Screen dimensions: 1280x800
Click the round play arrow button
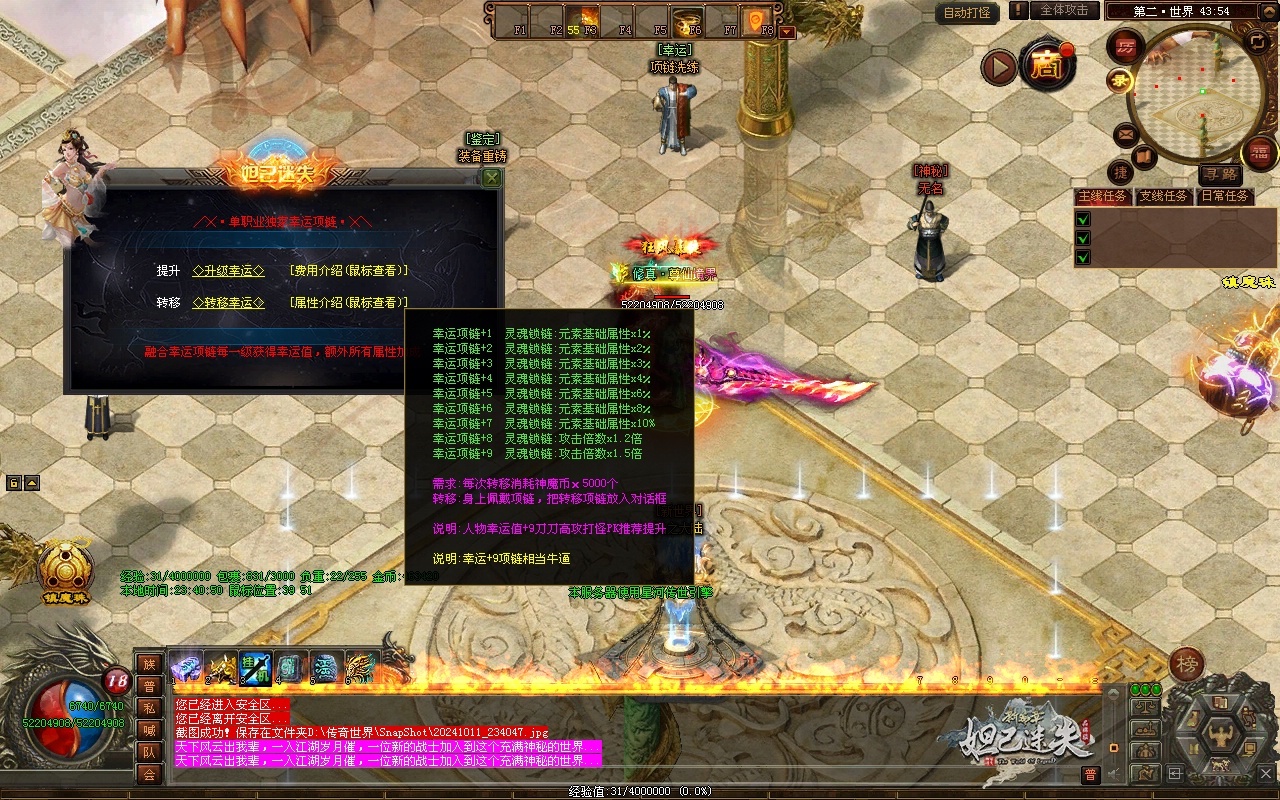pyautogui.click(x=997, y=67)
